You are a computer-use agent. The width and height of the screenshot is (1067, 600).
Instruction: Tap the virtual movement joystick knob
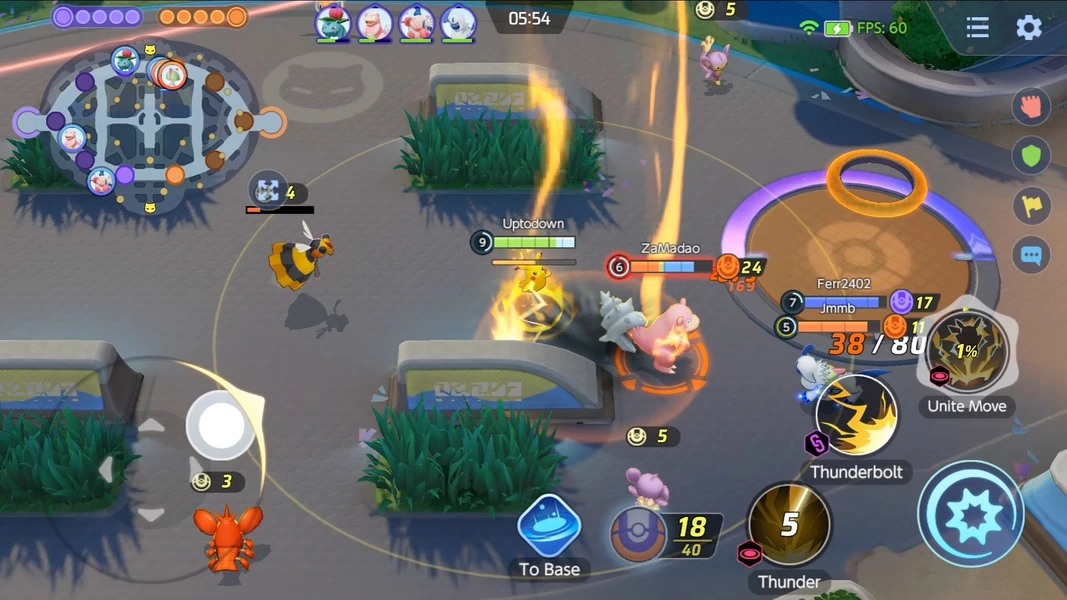[x=221, y=424]
